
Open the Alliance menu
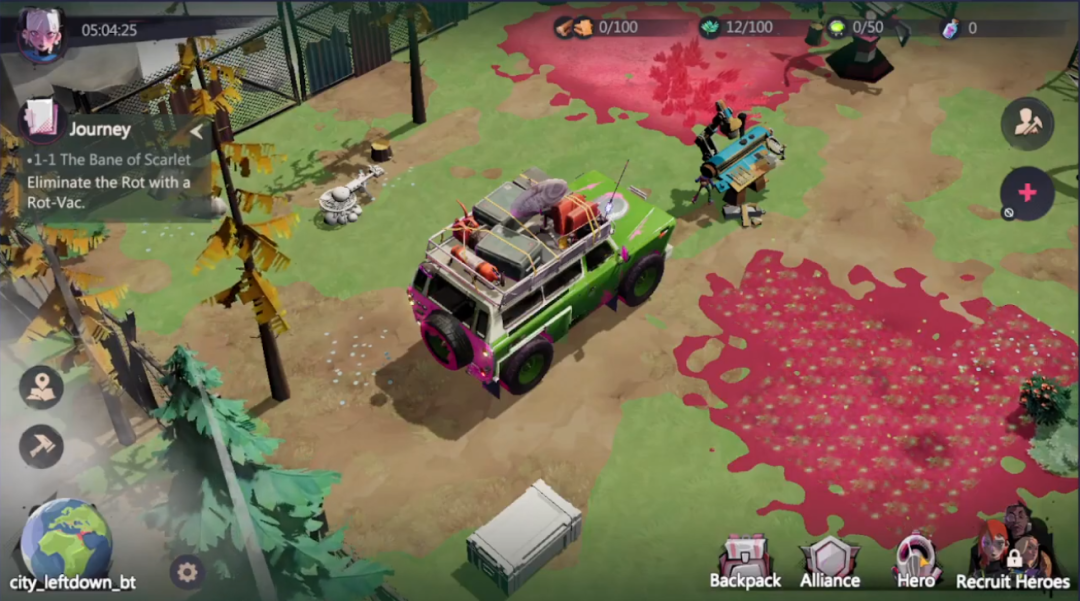pos(830,562)
